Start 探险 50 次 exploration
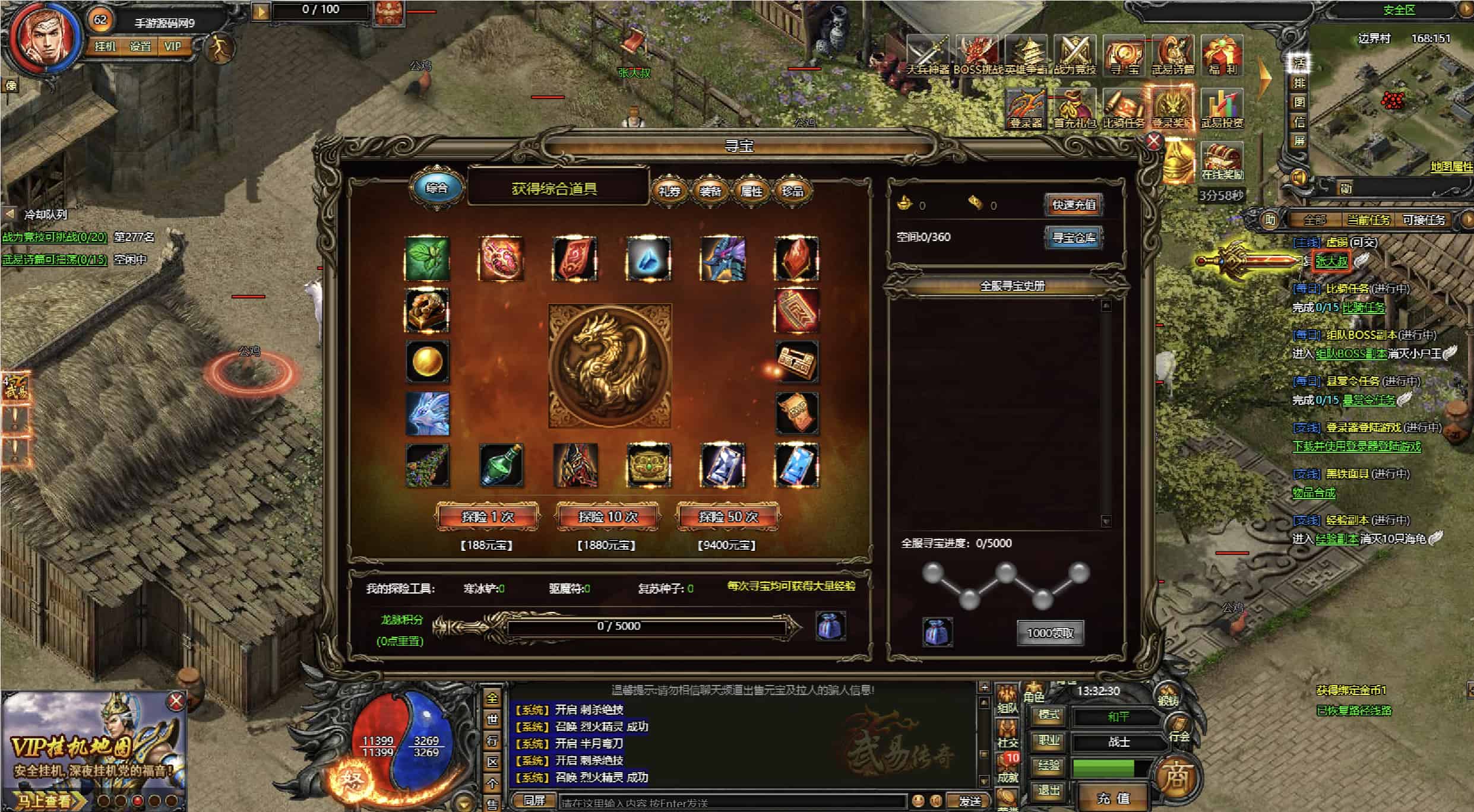 click(728, 516)
